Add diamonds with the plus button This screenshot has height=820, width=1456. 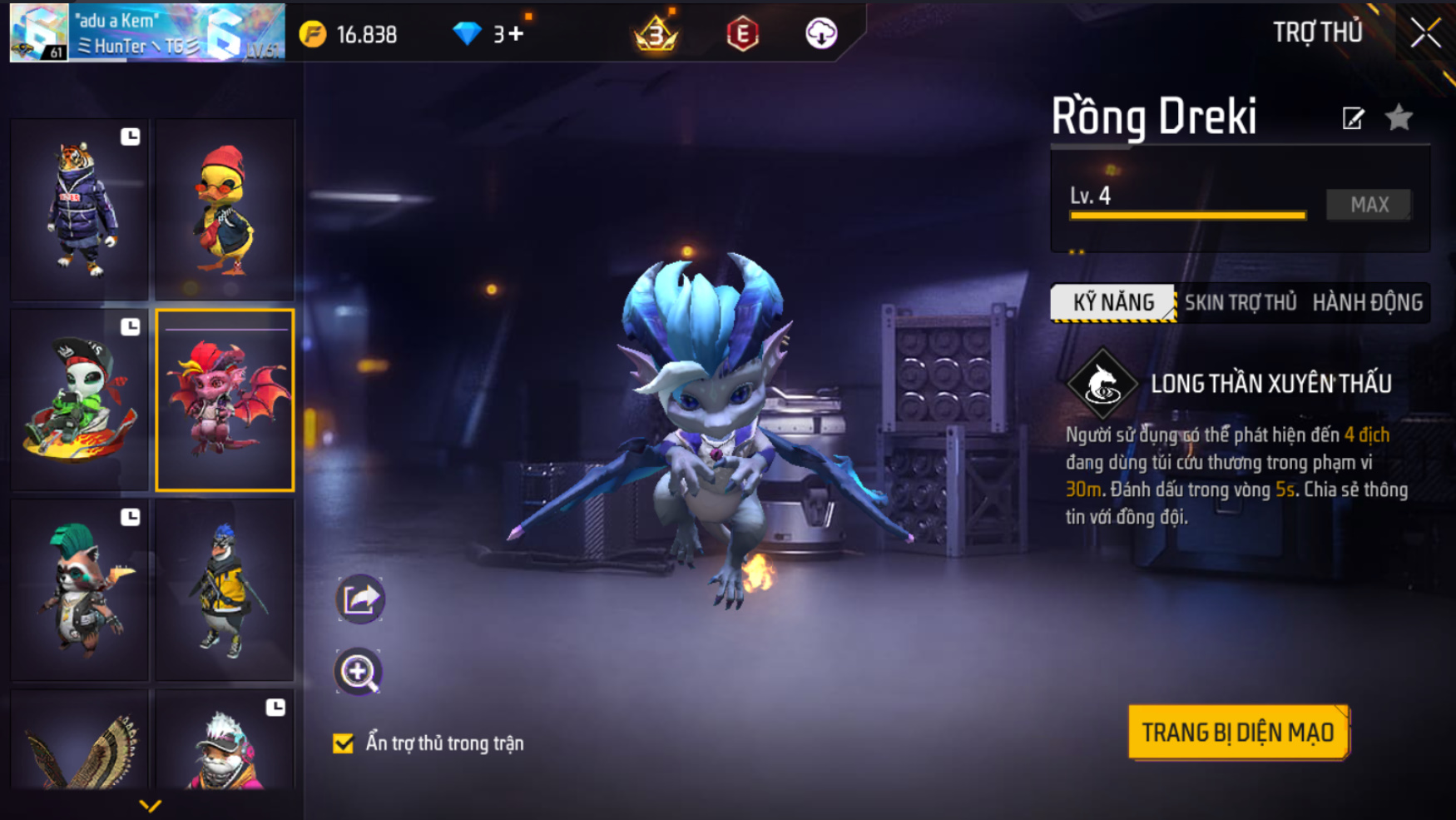(x=516, y=34)
